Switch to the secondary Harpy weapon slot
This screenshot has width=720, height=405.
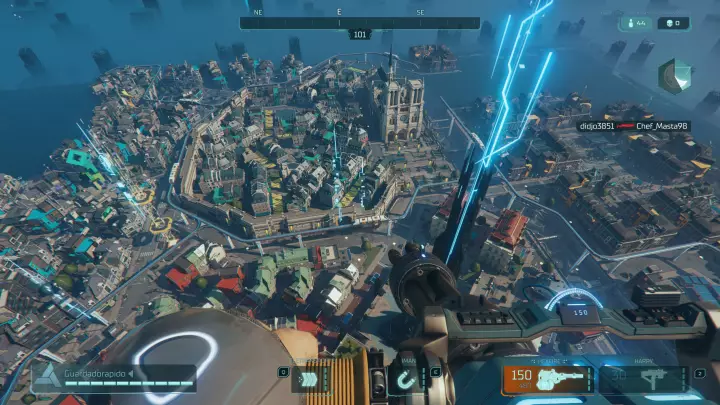[642, 379]
